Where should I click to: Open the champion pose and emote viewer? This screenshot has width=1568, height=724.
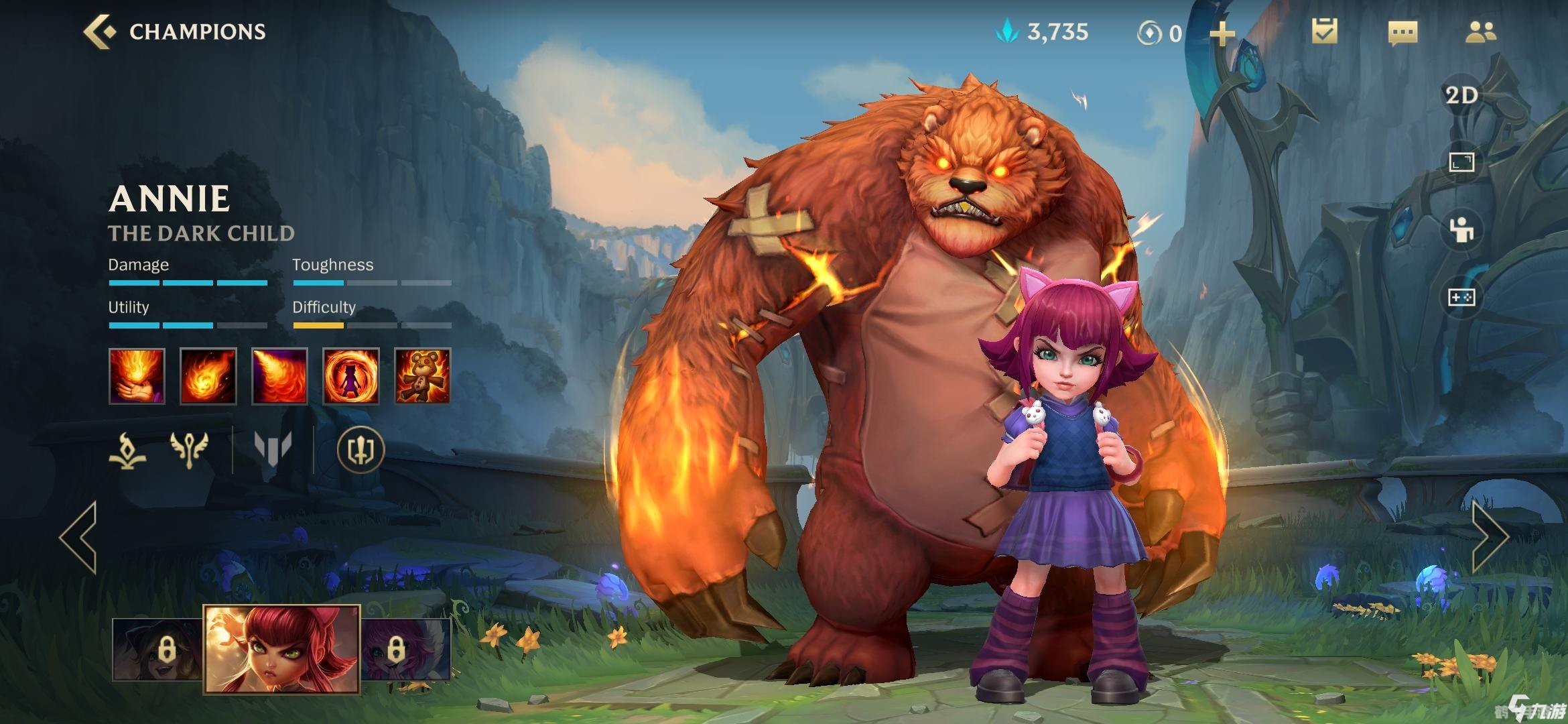coord(1461,230)
